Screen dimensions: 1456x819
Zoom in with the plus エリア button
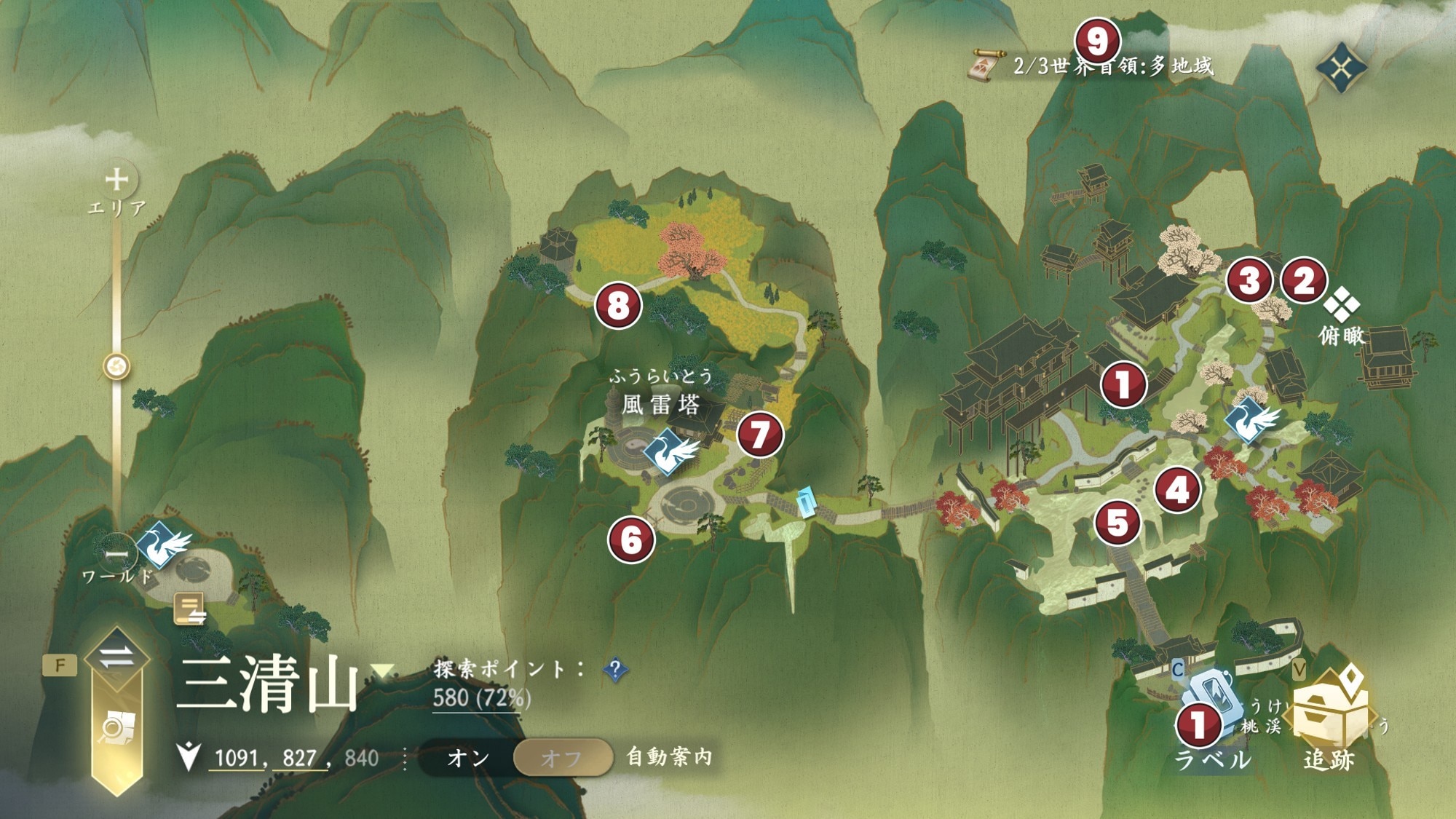[116, 179]
